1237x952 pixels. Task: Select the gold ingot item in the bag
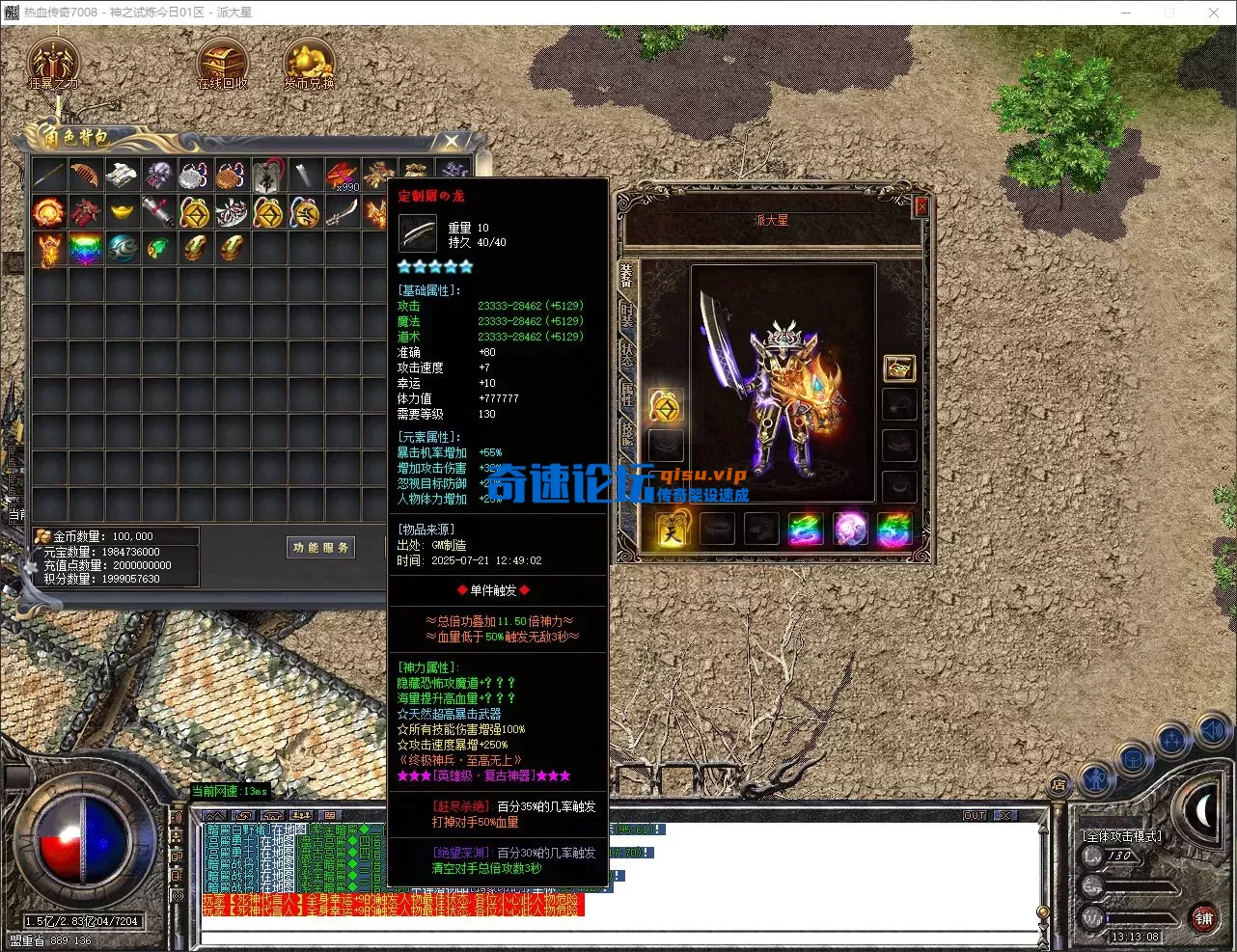pos(122,211)
